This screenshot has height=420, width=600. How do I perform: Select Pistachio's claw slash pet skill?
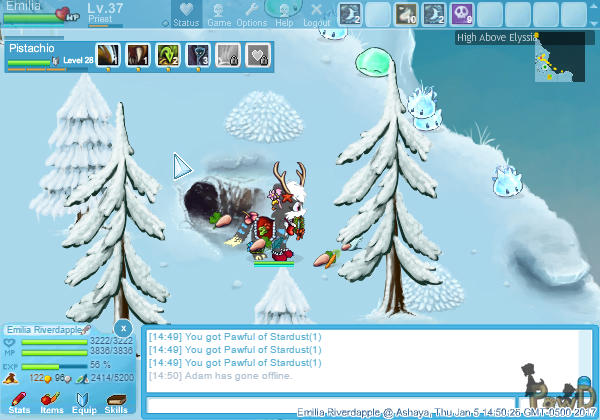click(107, 54)
